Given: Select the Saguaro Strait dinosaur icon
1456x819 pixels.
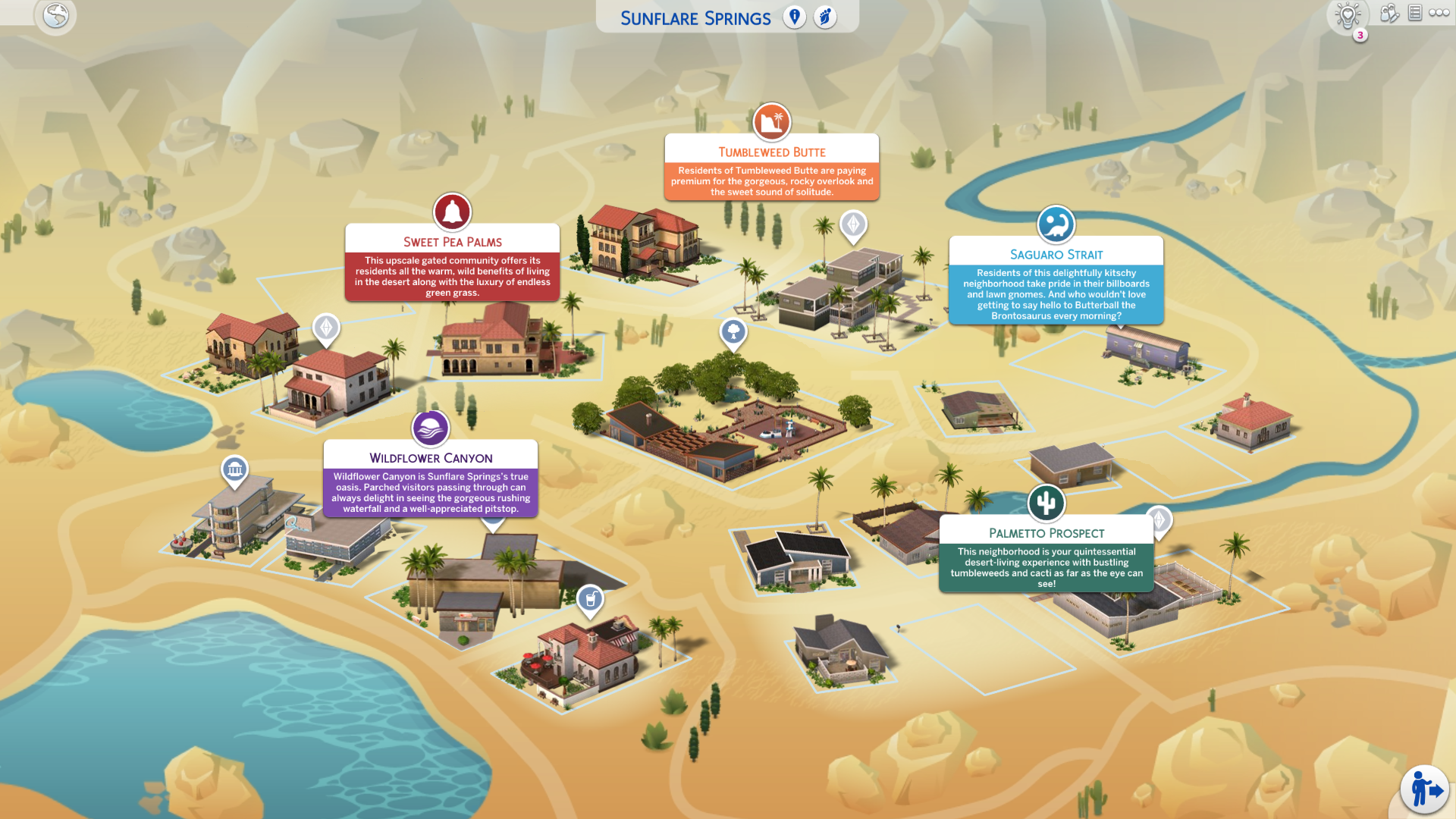Looking at the screenshot, I should 1056,224.
